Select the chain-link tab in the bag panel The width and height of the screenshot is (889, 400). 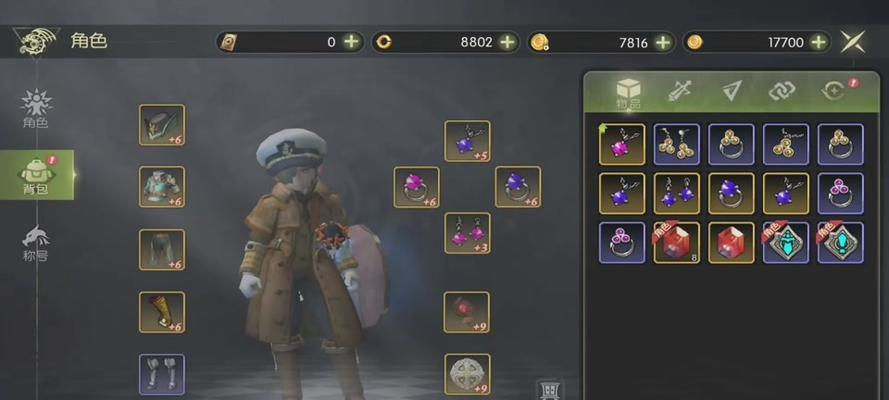click(x=781, y=90)
